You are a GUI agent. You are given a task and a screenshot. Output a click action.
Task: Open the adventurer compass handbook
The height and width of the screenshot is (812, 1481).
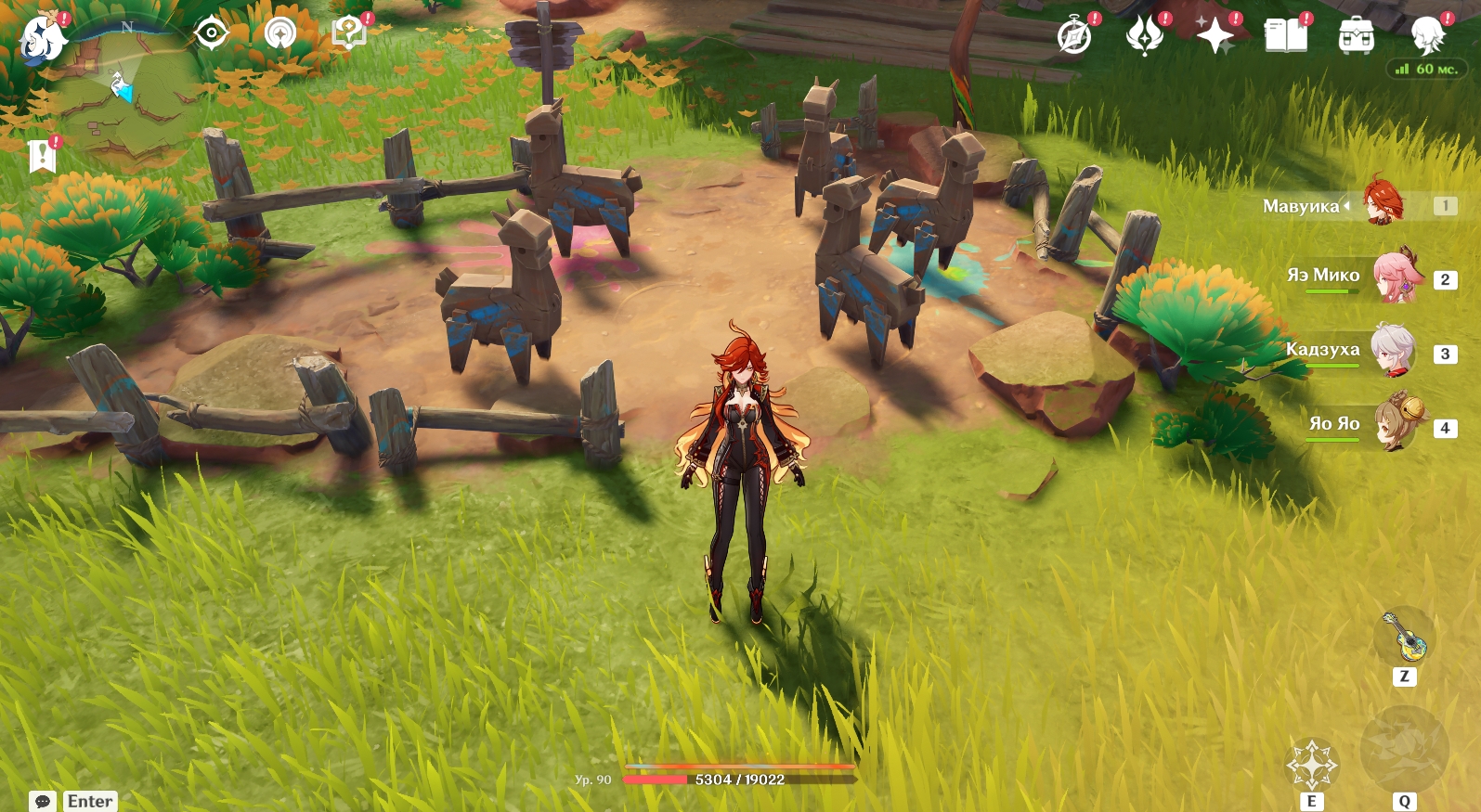tap(1074, 37)
